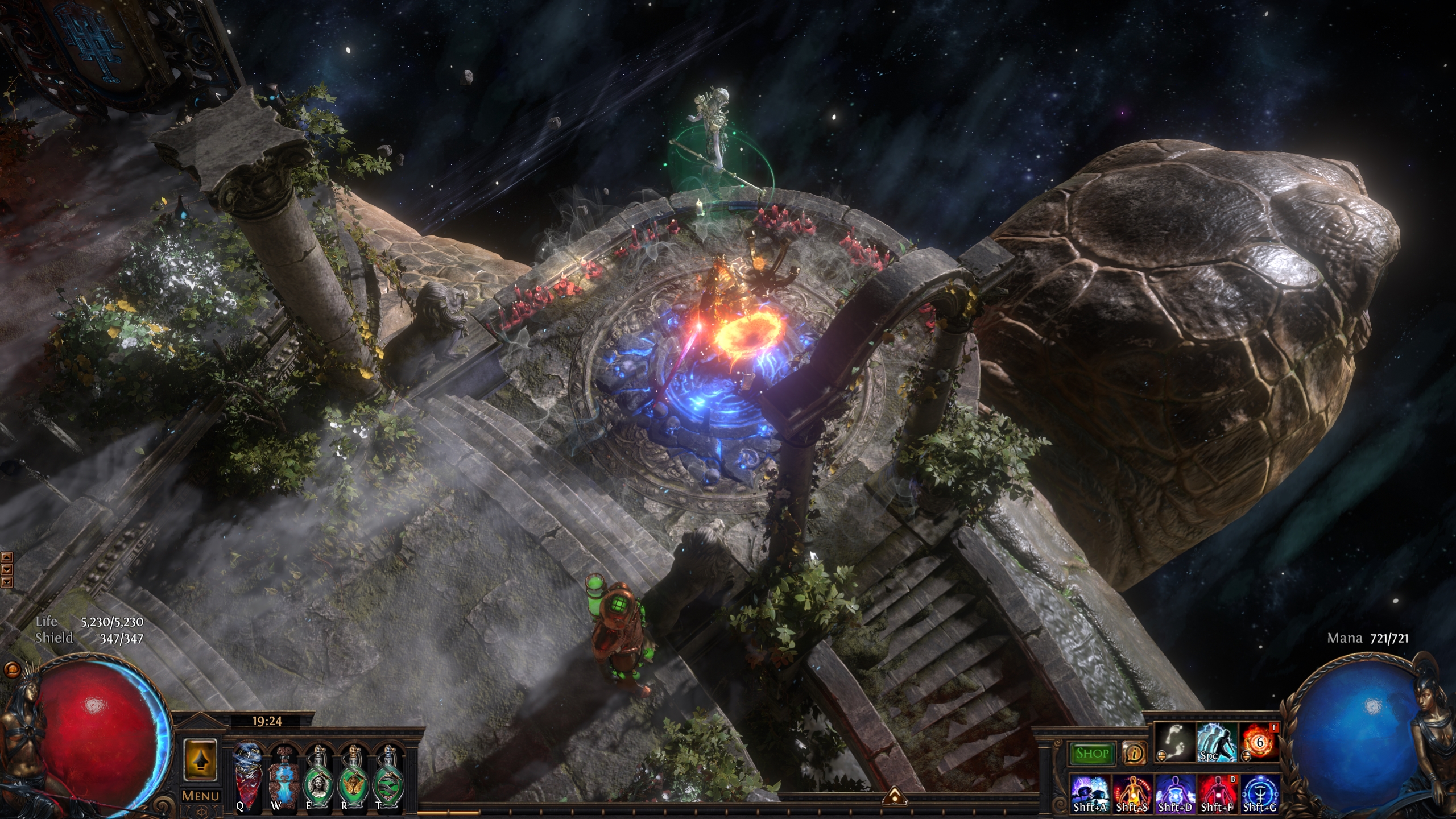
Task: Click the chat jump-to-bottom button
Action: click(7, 581)
